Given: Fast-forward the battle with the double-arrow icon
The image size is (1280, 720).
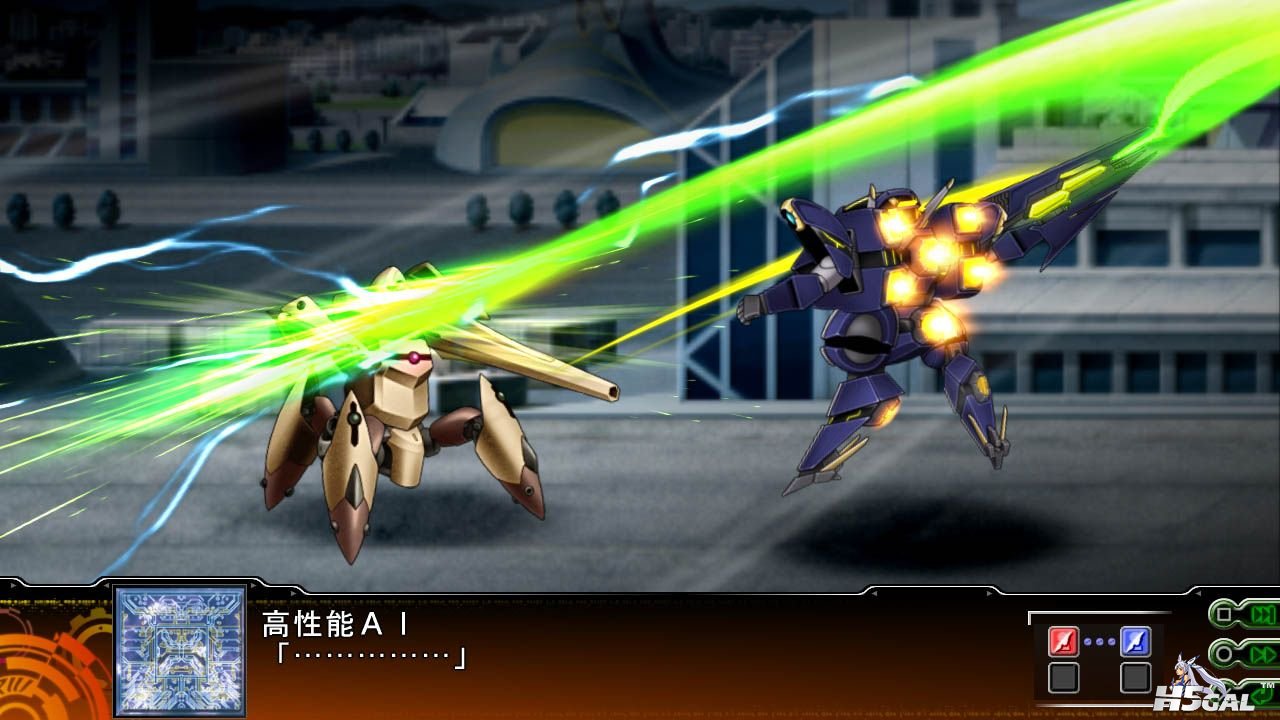Looking at the screenshot, I should click(1263, 655).
